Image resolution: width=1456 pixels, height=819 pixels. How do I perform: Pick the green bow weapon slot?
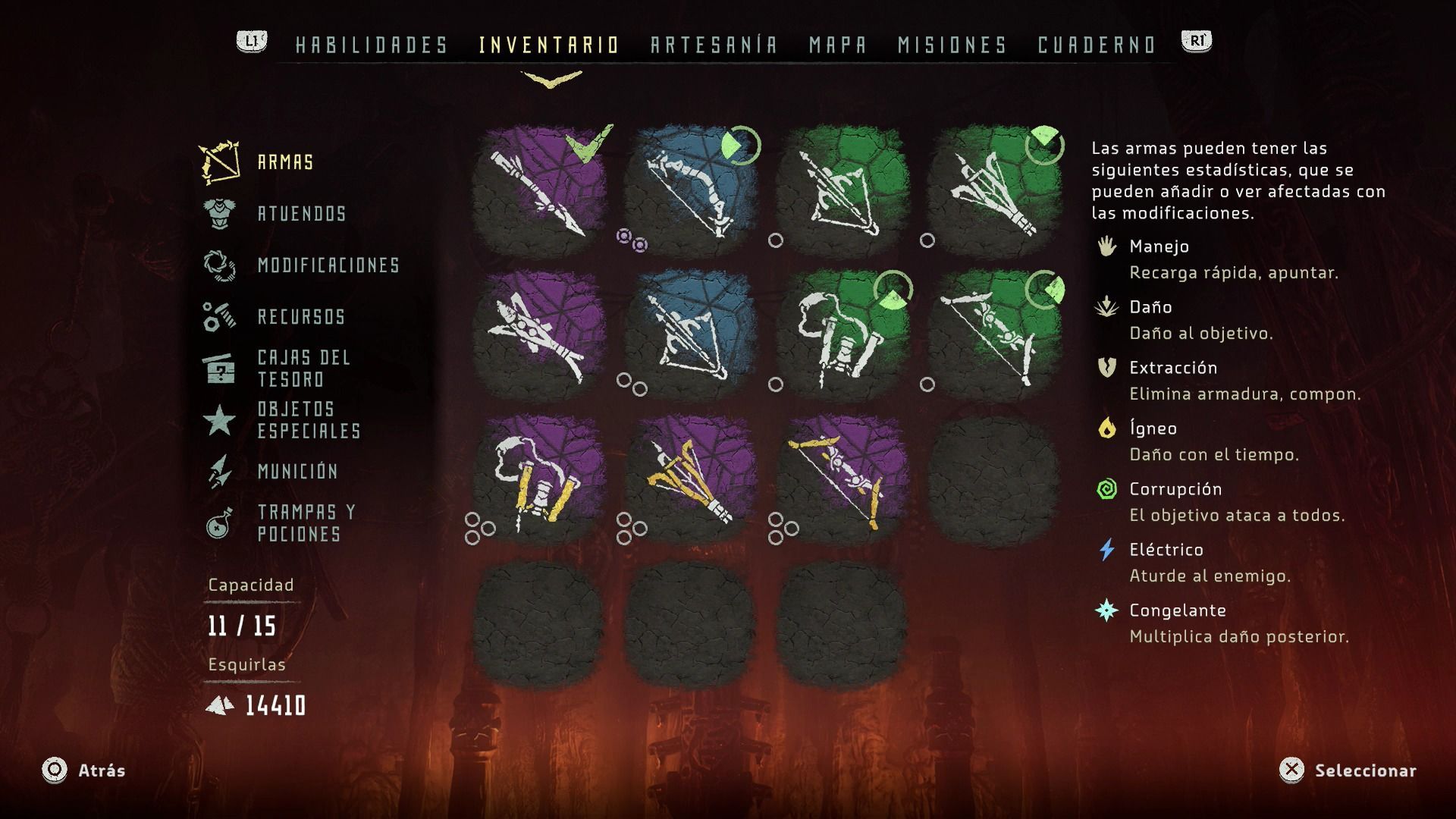point(994,335)
